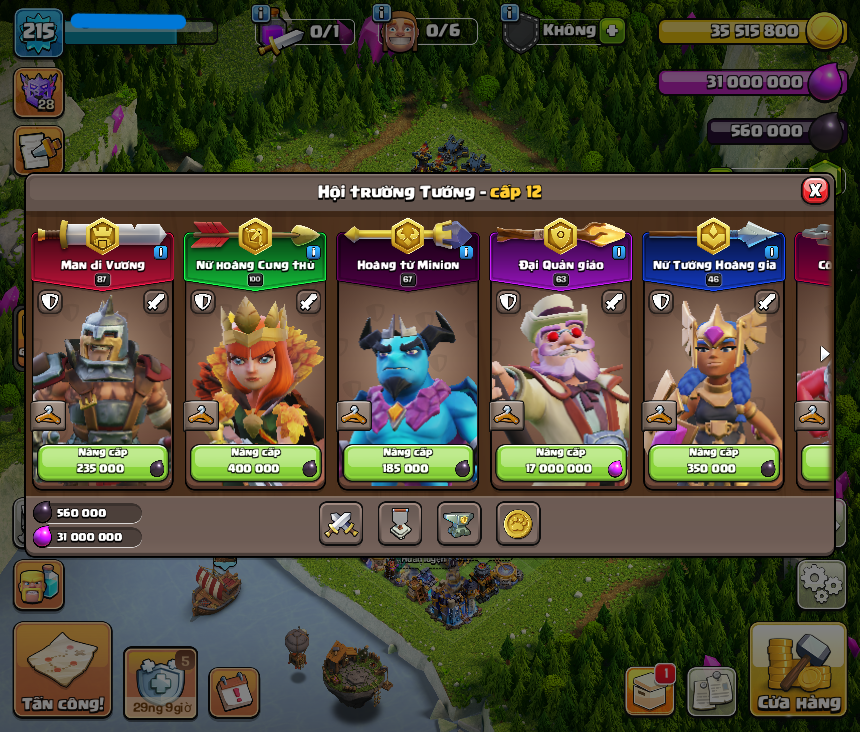Add a shield with the green plus
This screenshot has width=860, height=732.
[x=612, y=30]
